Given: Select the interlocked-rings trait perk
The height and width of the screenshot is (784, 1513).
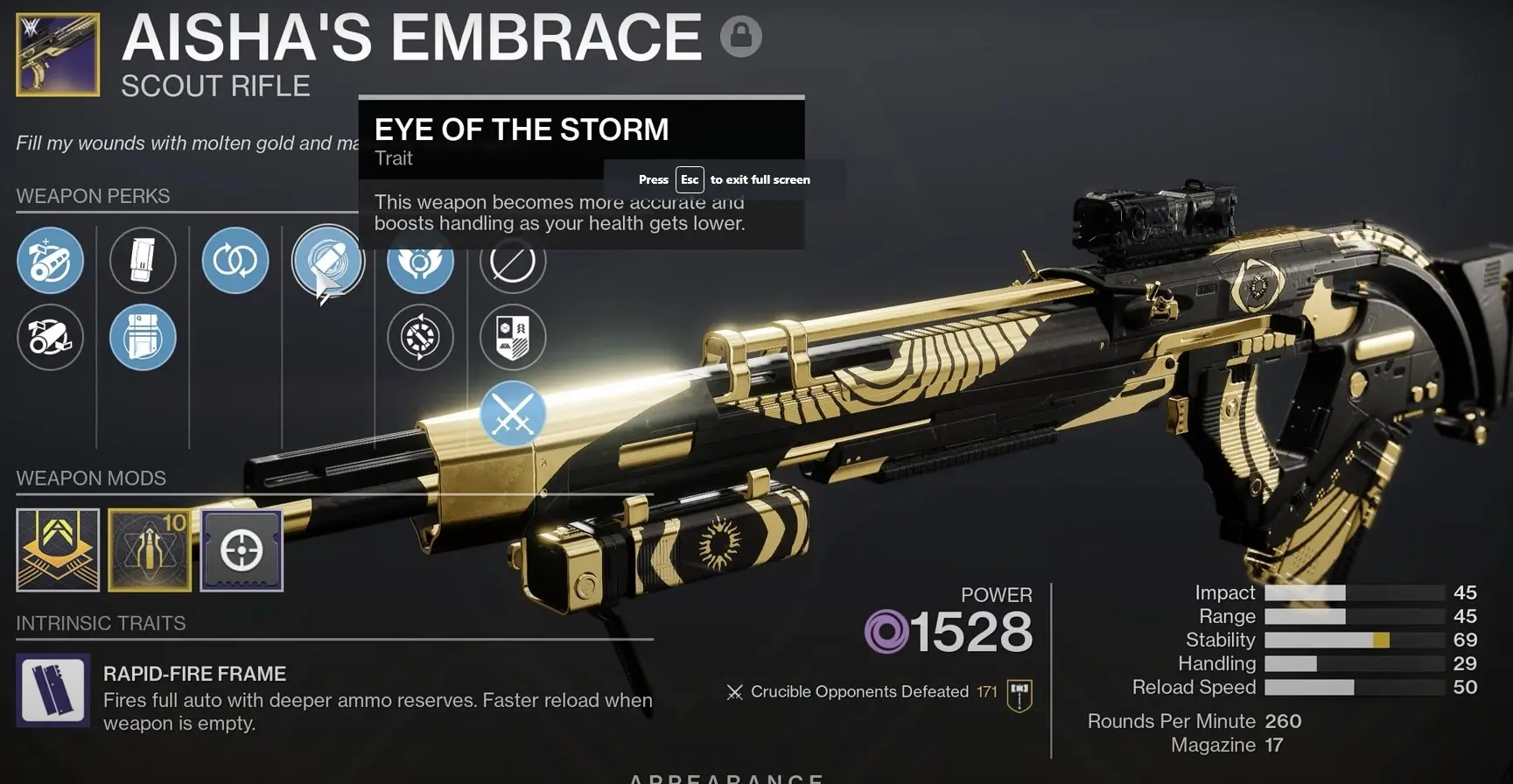Looking at the screenshot, I should coord(235,260).
